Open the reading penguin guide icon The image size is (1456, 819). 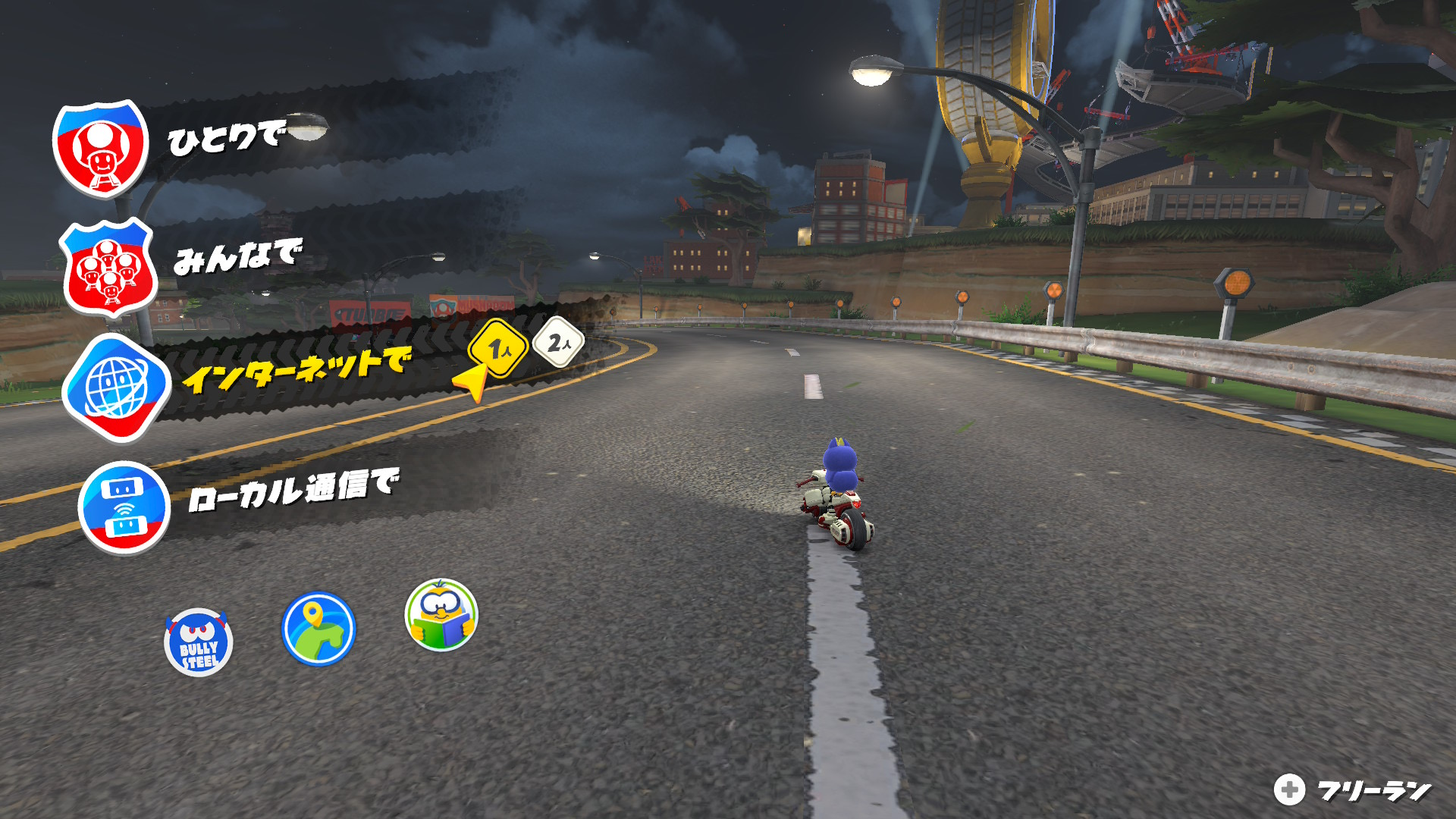tap(441, 615)
